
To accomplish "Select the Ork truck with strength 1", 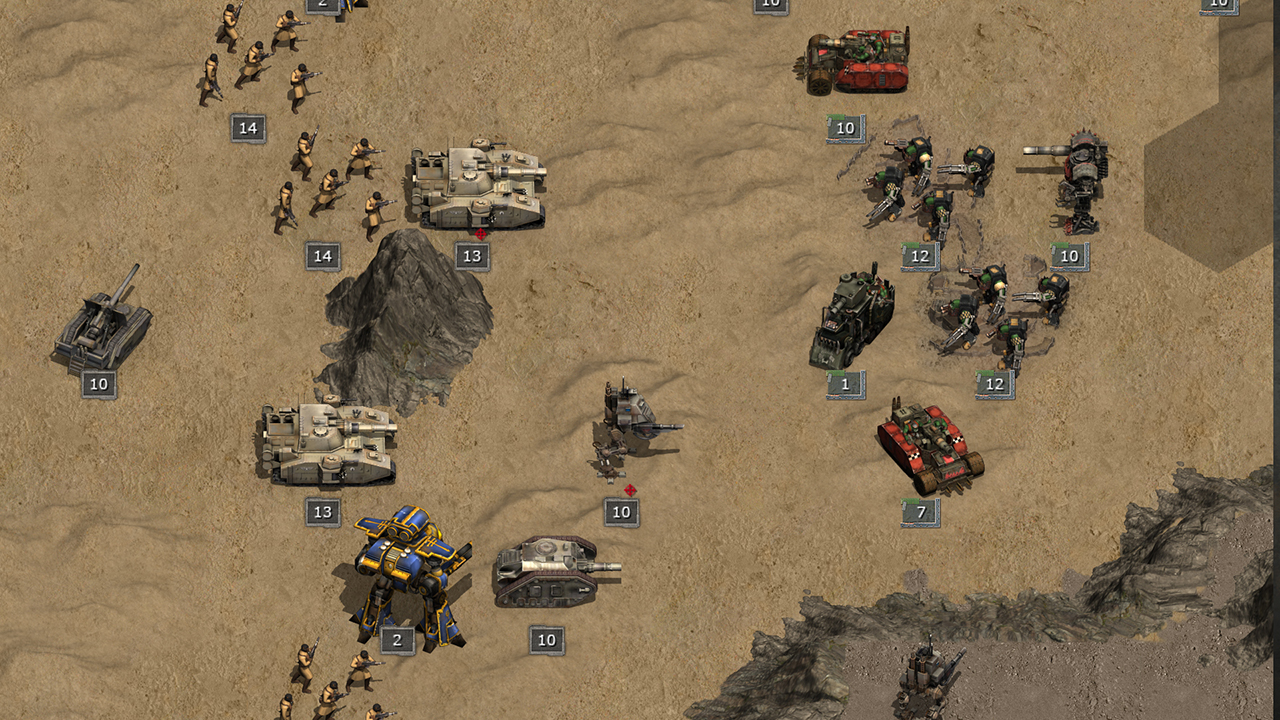I will [x=850, y=320].
